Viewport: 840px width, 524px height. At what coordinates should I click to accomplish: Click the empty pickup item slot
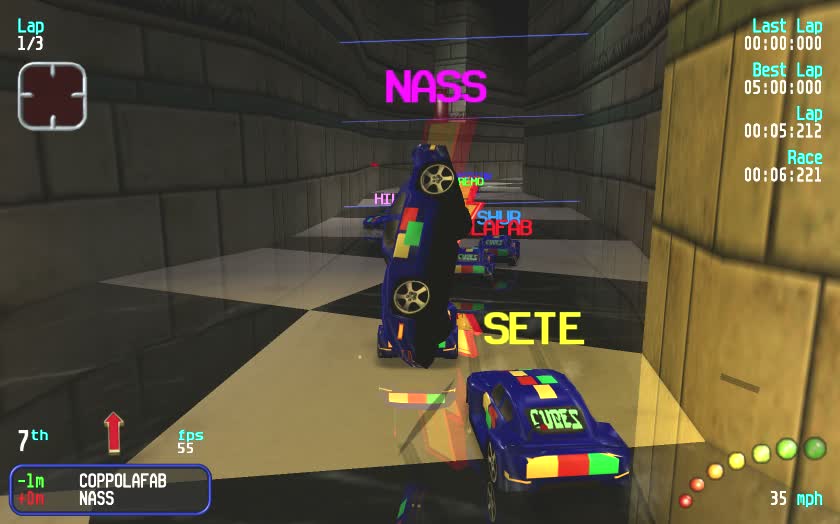click(52, 96)
